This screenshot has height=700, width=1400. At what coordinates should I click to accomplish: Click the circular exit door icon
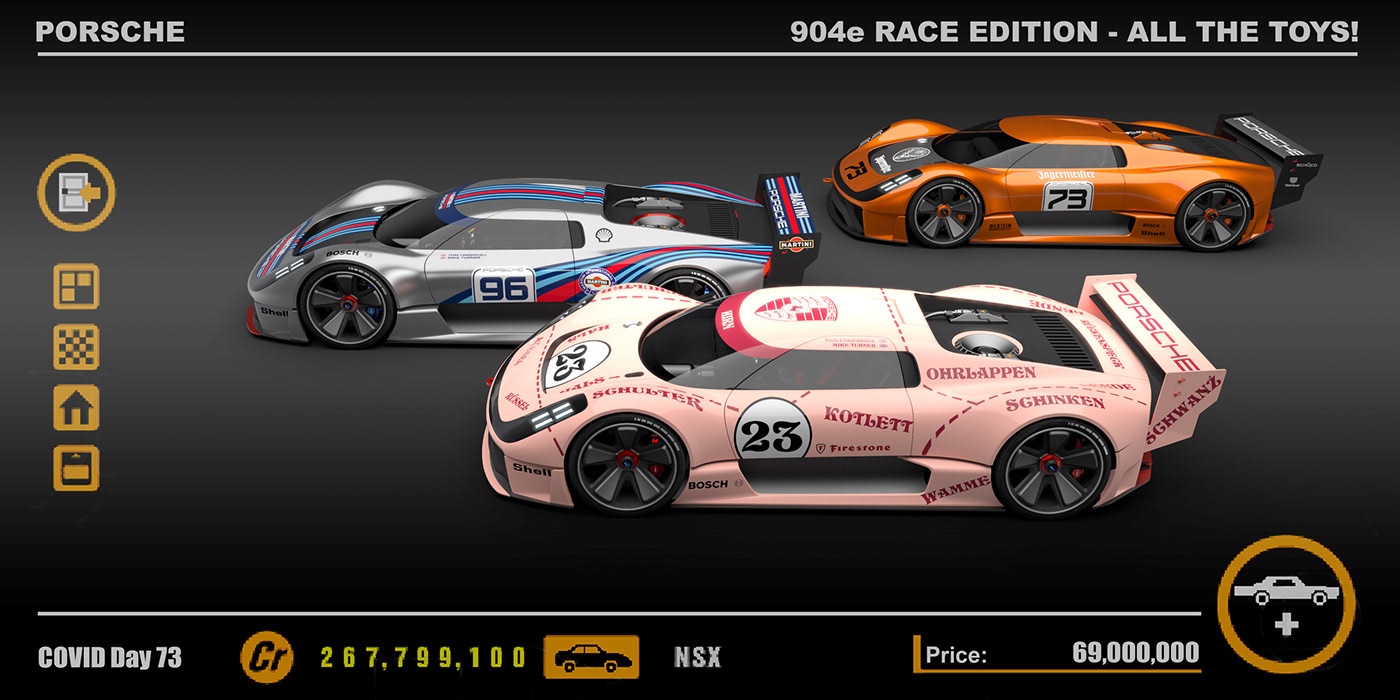click(x=76, y=193)
